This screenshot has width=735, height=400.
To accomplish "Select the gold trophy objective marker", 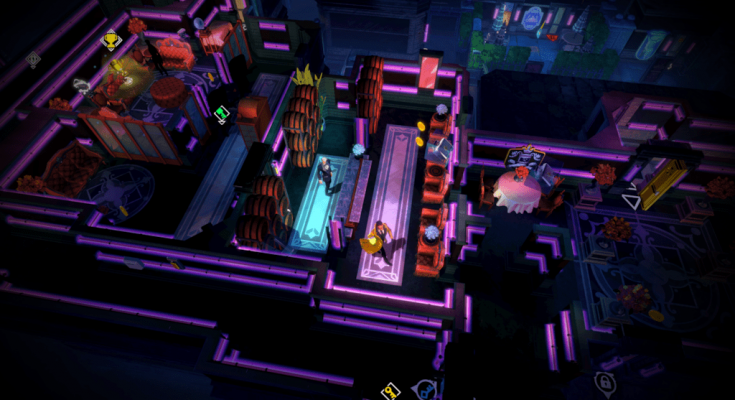I will tap(111, 41).
